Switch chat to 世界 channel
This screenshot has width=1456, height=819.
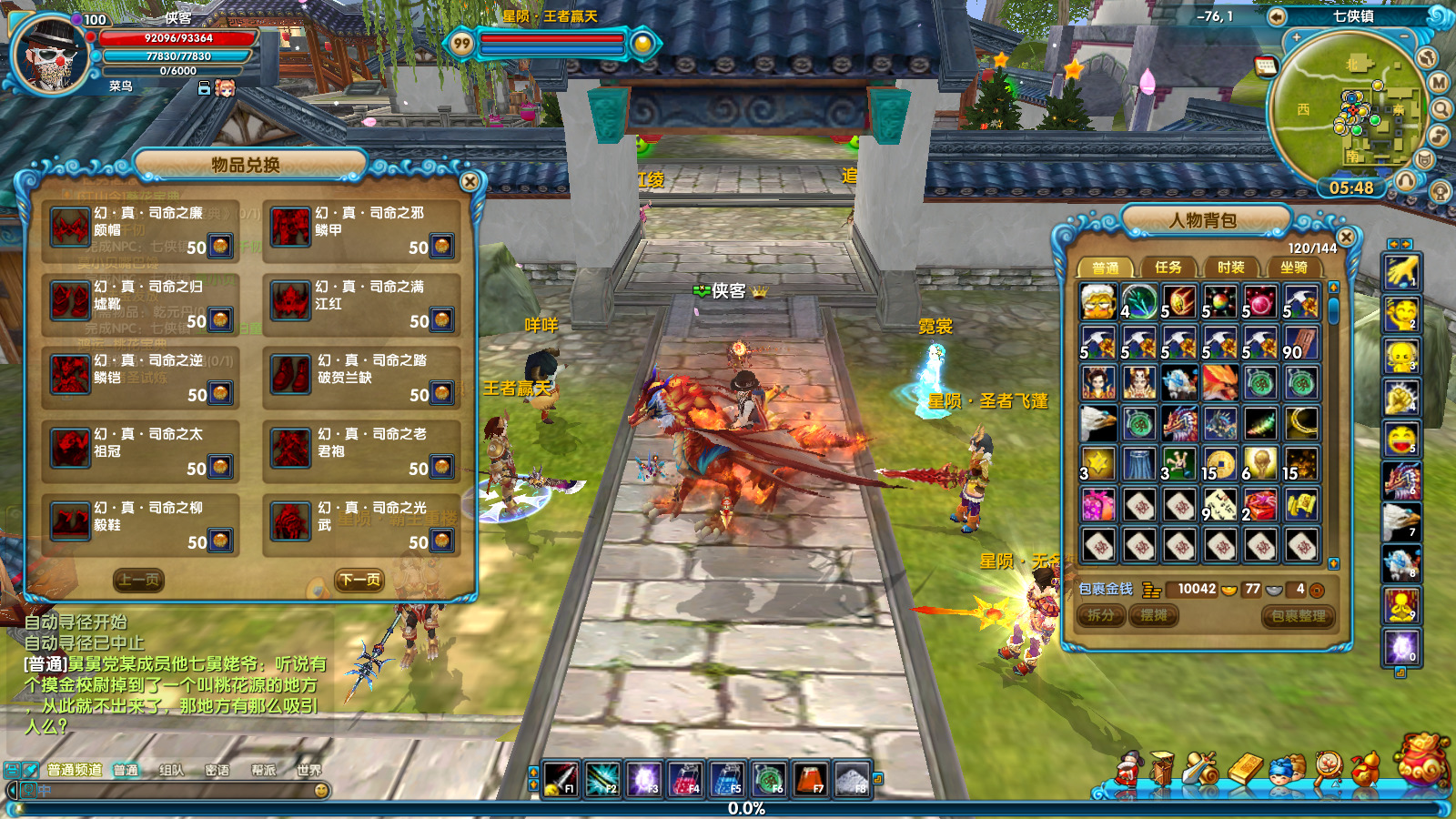308,770
